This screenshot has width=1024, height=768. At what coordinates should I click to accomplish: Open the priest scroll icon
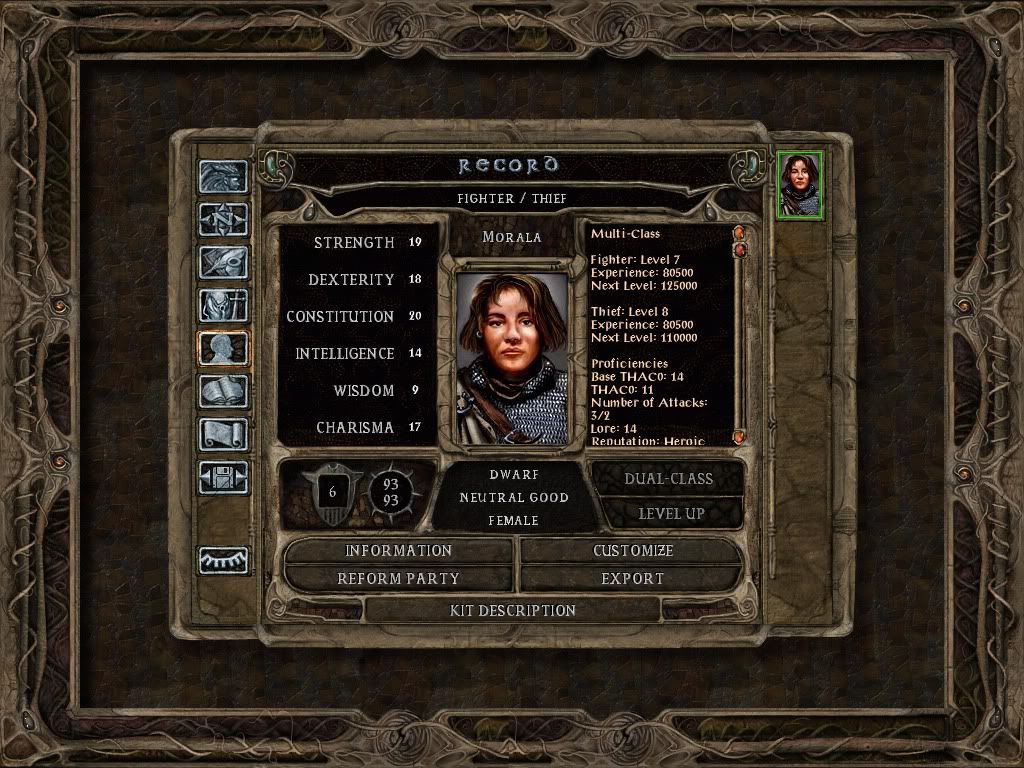pos(222,435)
